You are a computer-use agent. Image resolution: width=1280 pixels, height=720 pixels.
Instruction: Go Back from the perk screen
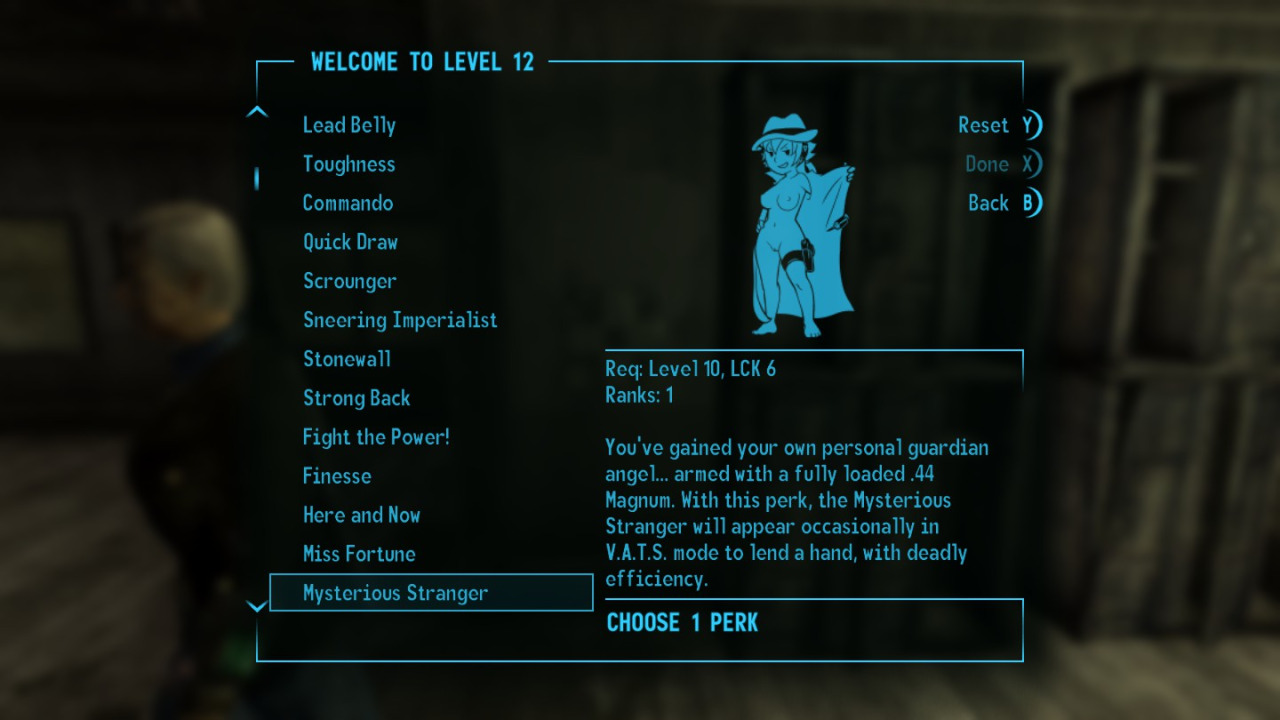[x=1003, y=203]
